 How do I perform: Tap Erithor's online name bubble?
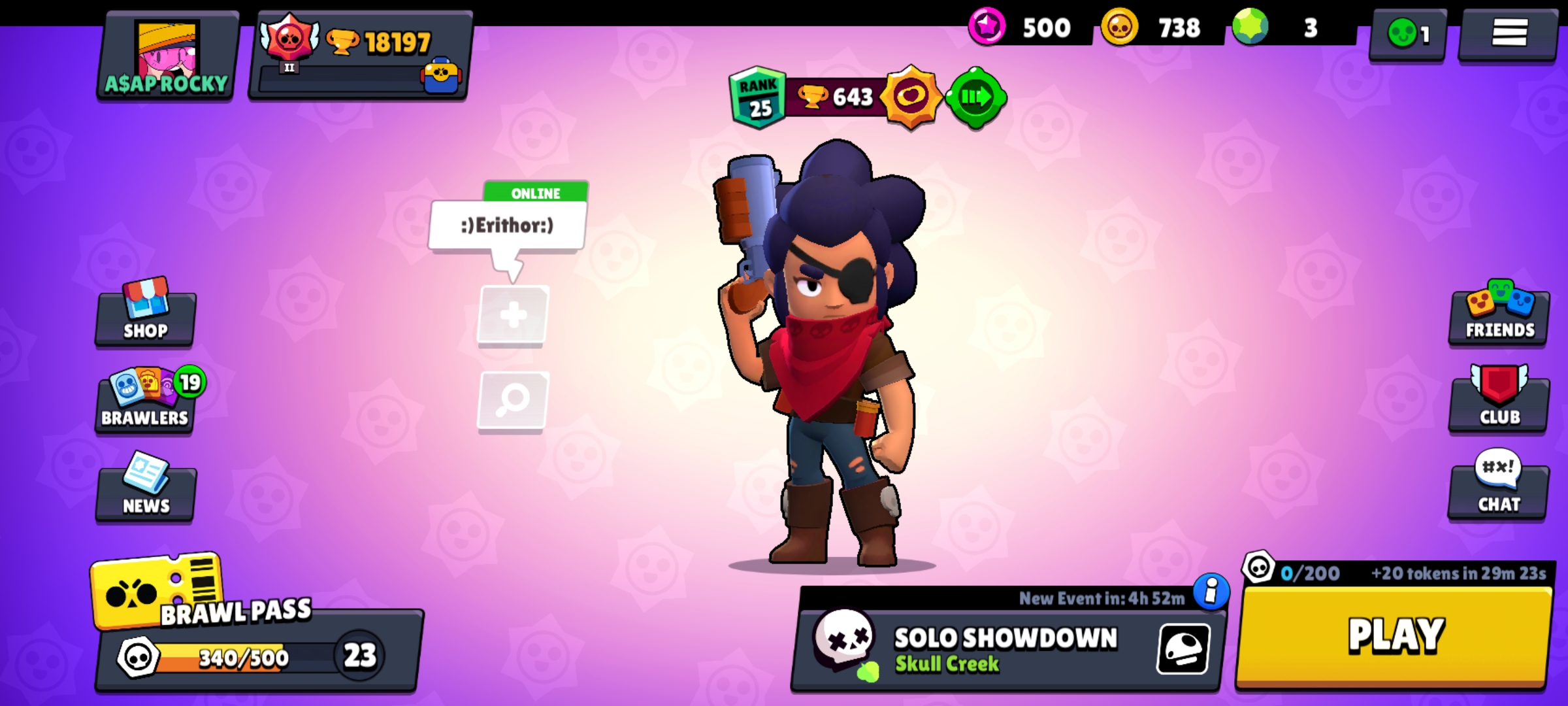(506, 226)
